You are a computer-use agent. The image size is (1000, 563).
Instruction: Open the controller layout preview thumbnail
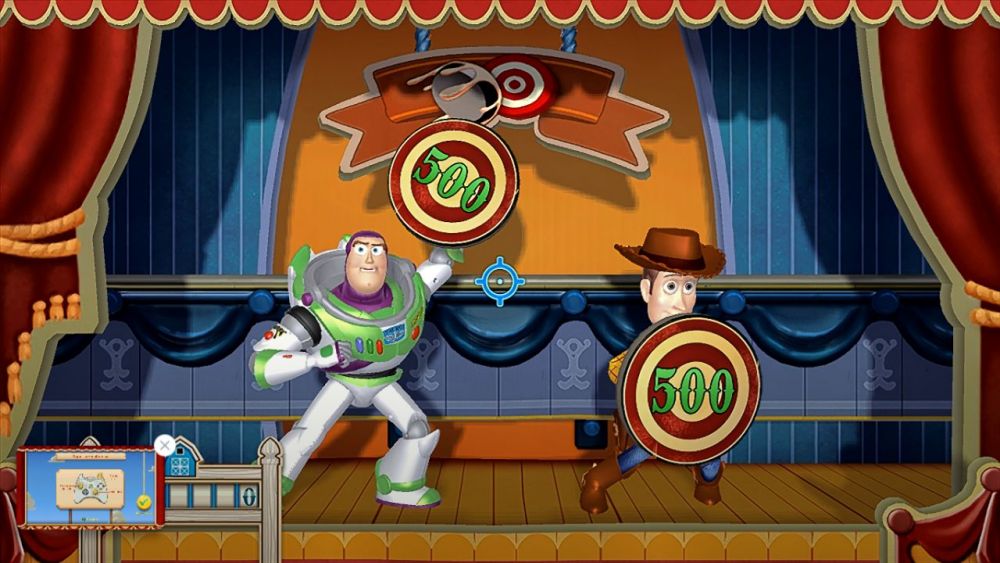[x=90, y=487]
